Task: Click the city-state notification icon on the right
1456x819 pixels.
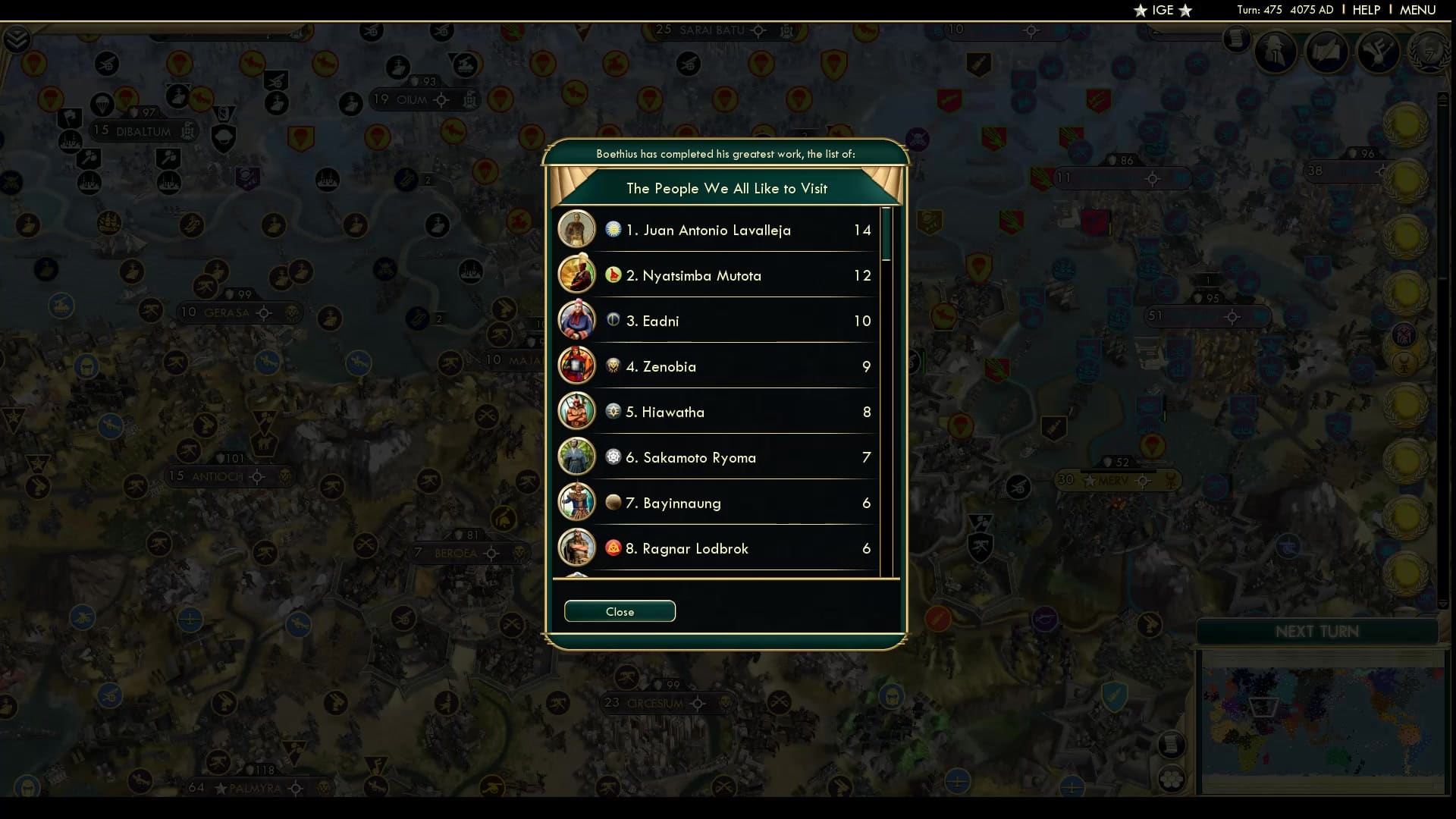Action: coord(1404,363)
